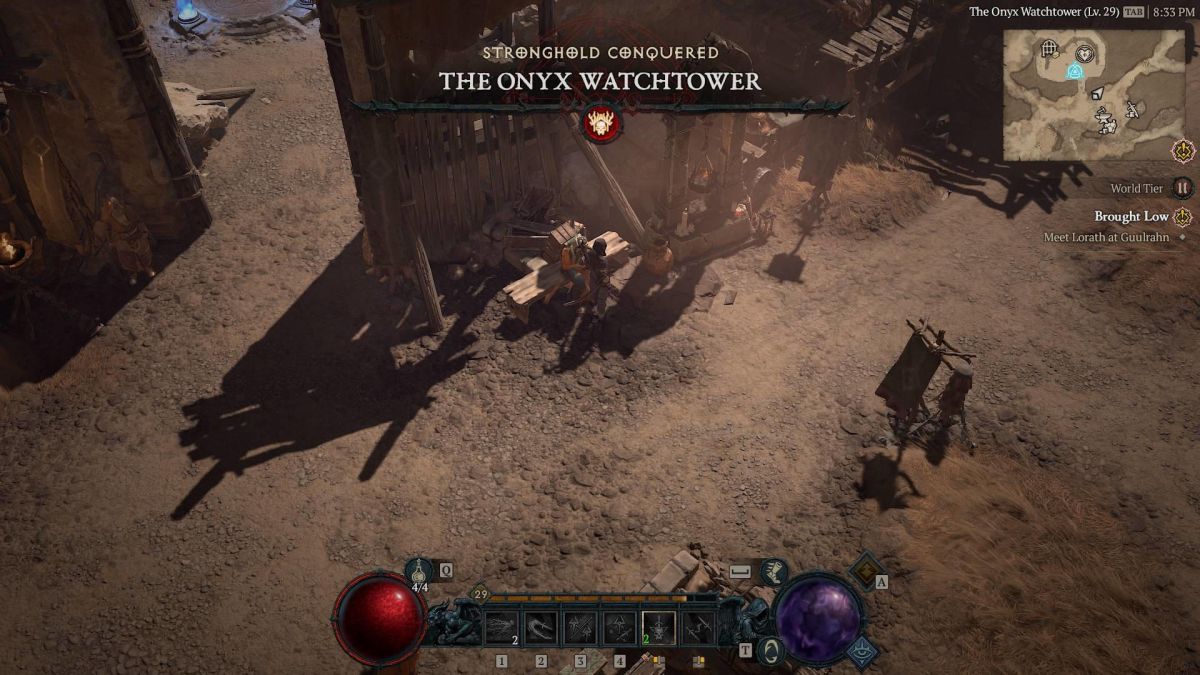The image size is (1200, 675).
Task: Activate the last skill slot ability
Action: point(697,628)
